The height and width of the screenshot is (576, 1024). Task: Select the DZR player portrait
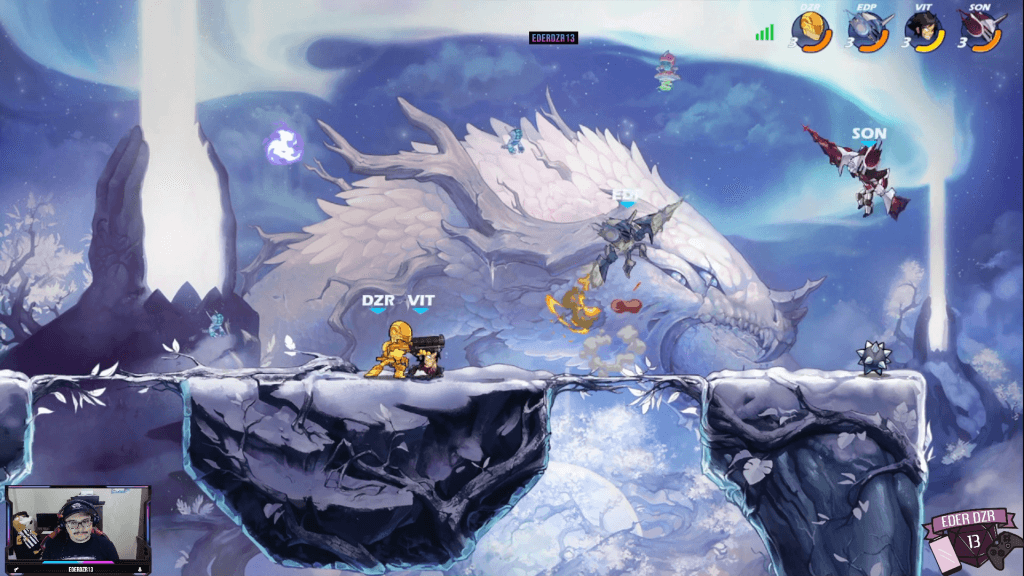point(810,29)
